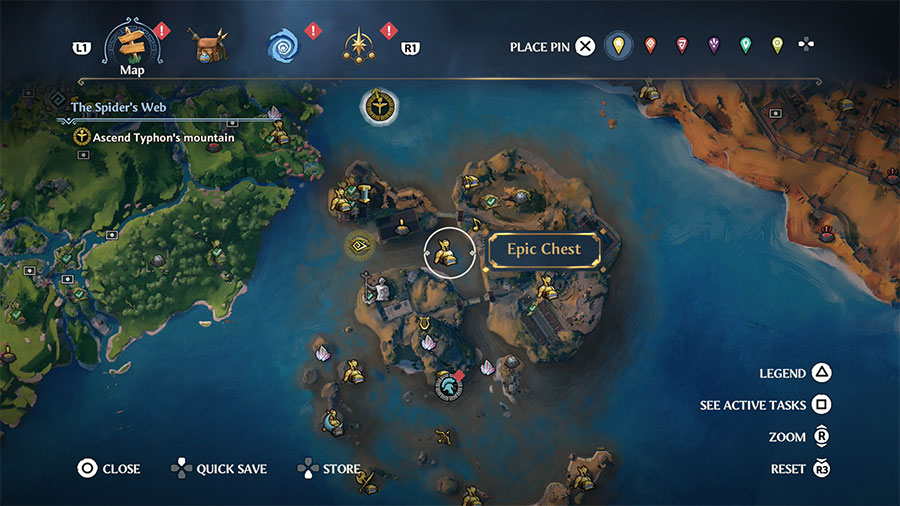The height and width of the screenshot is (506, 900).
Task: Open the Map tab
Action: (x=133, y=47)
